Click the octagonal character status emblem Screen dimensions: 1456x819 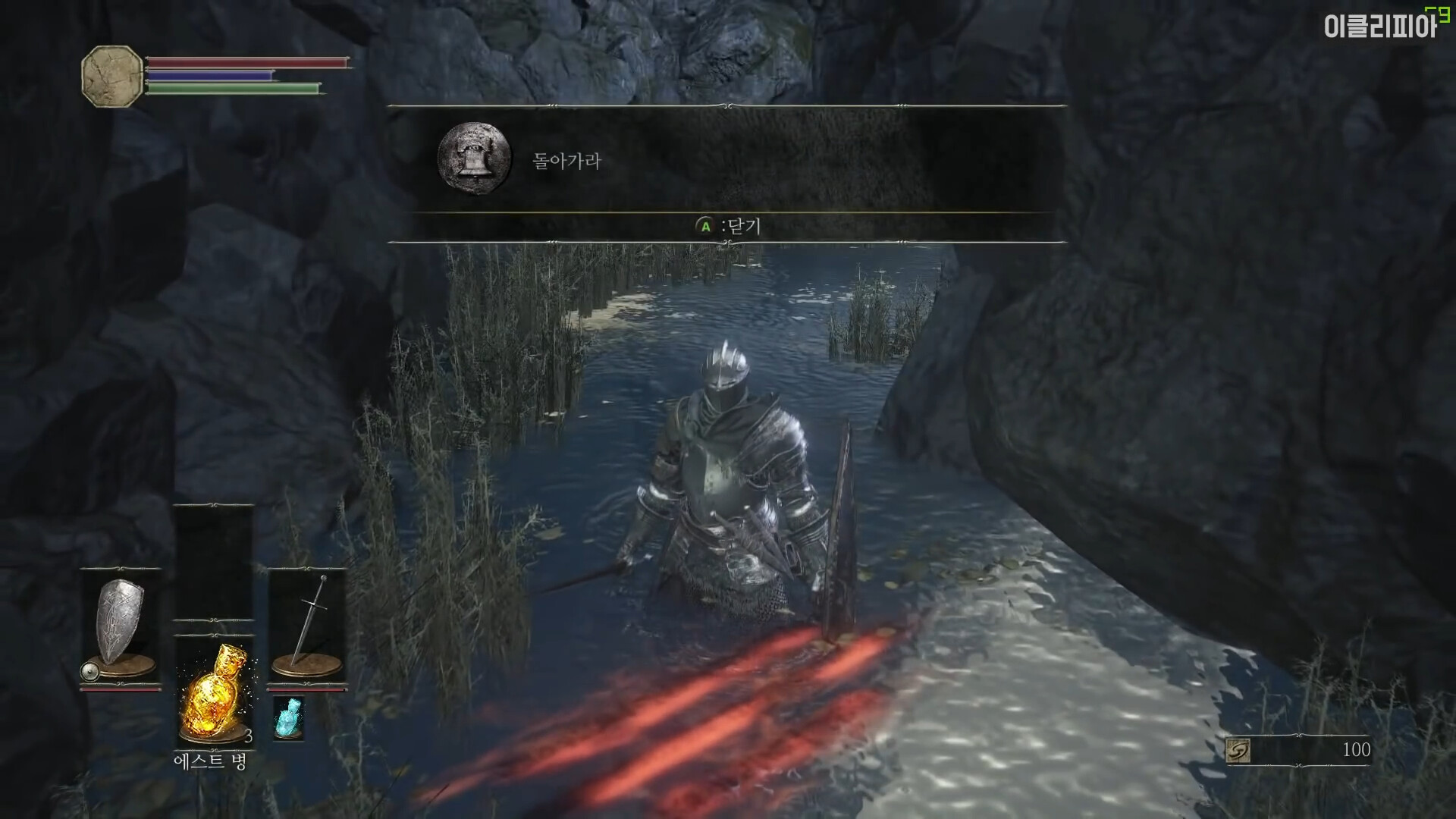pos(111,76)
